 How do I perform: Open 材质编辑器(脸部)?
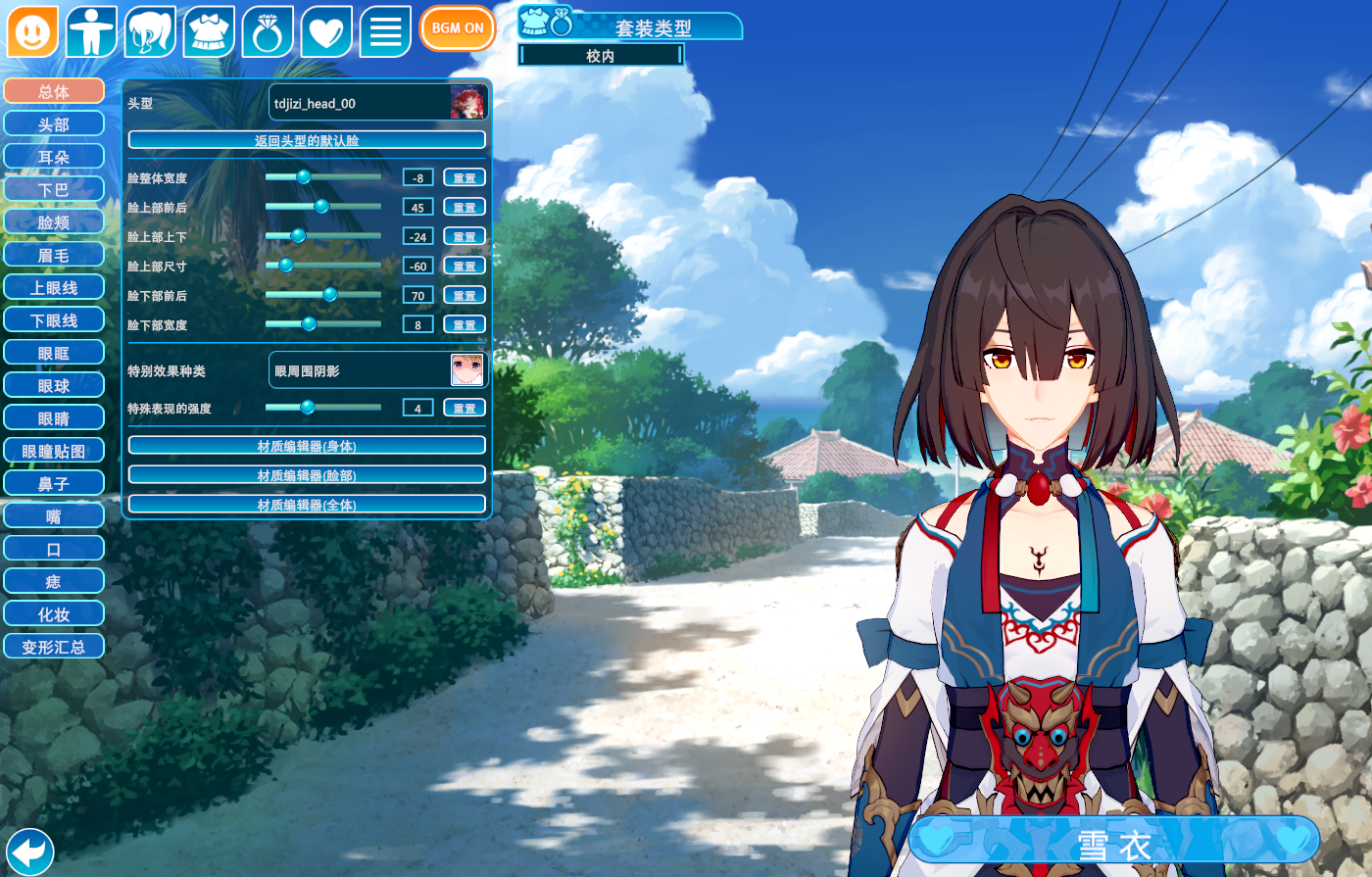click(307, 475)
